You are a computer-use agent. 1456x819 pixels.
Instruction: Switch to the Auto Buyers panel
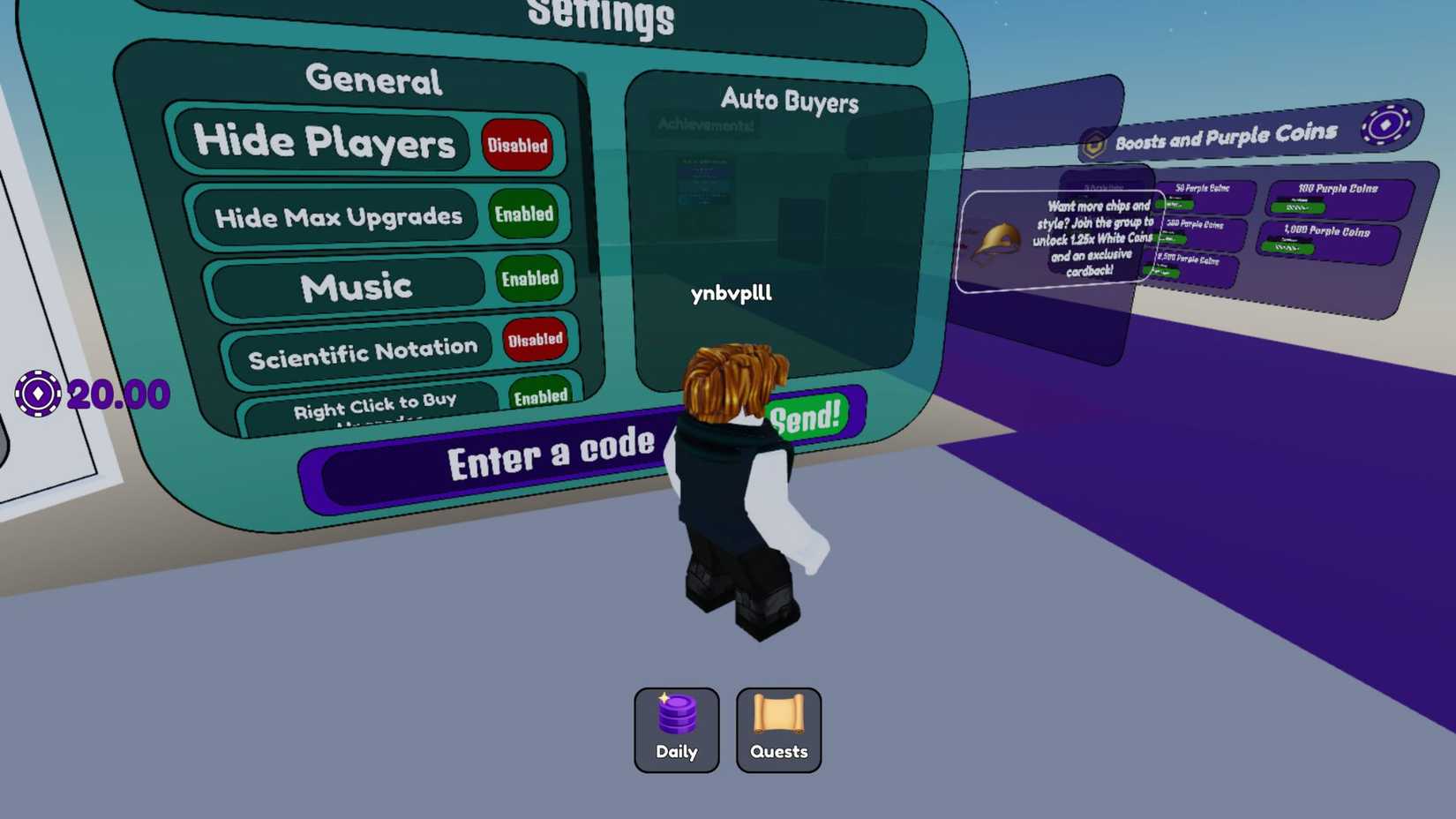click(790, 101)
